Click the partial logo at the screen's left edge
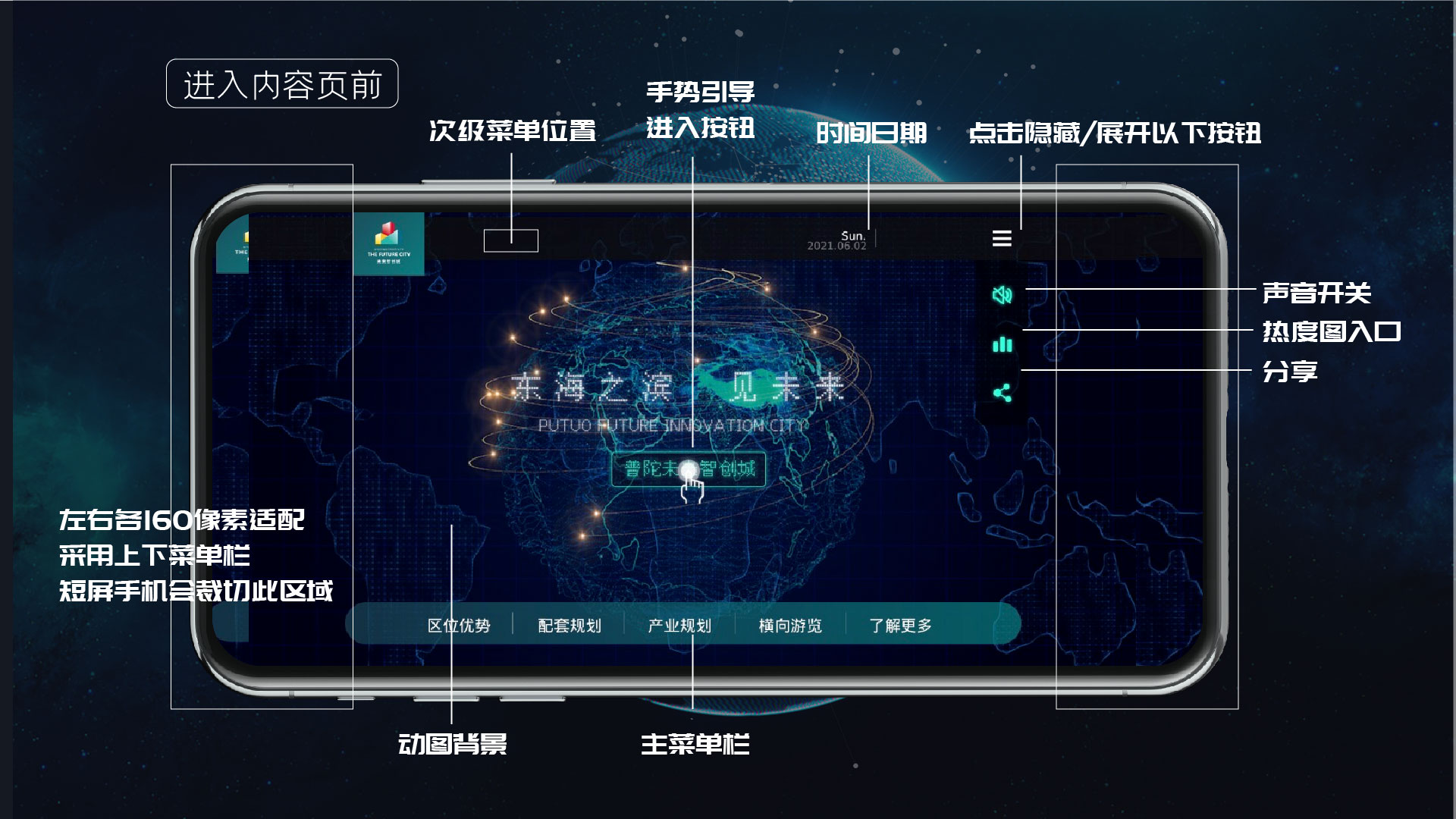The height and width of the screenshot is (819, 1456). point(235,243)
